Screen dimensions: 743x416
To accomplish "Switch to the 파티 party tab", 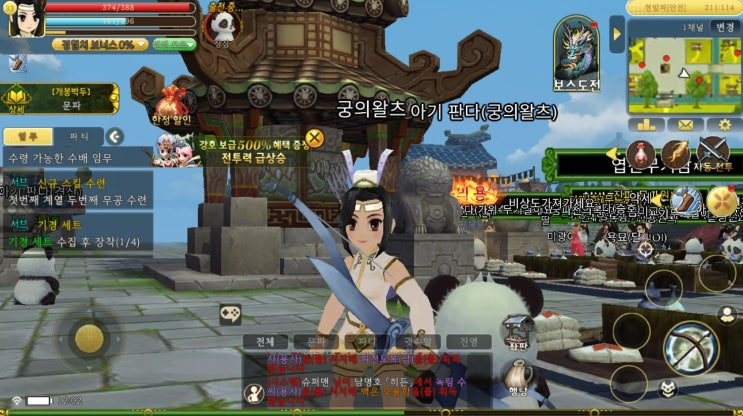I will (x=78, y=136).
